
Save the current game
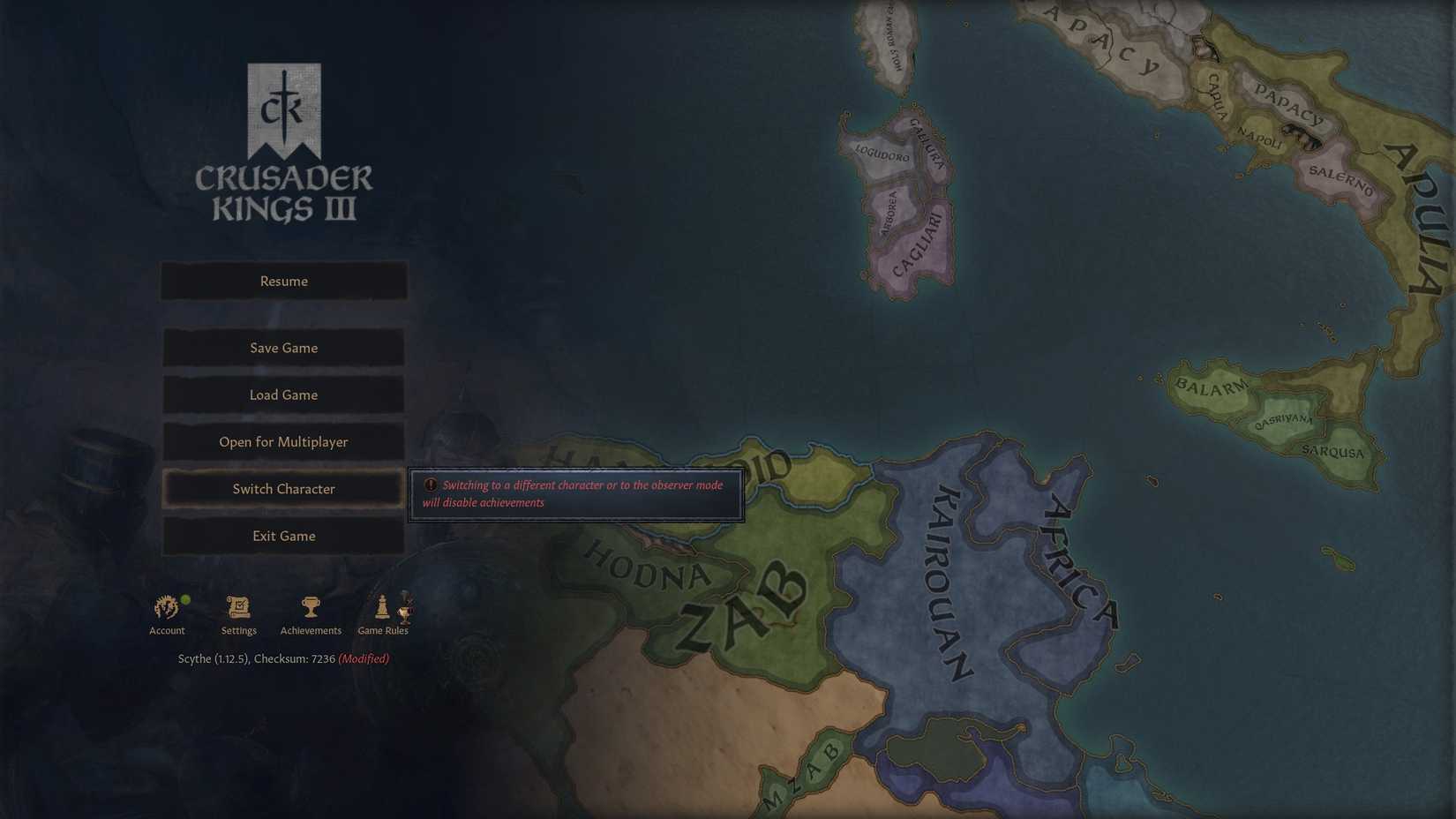[282, 347]
